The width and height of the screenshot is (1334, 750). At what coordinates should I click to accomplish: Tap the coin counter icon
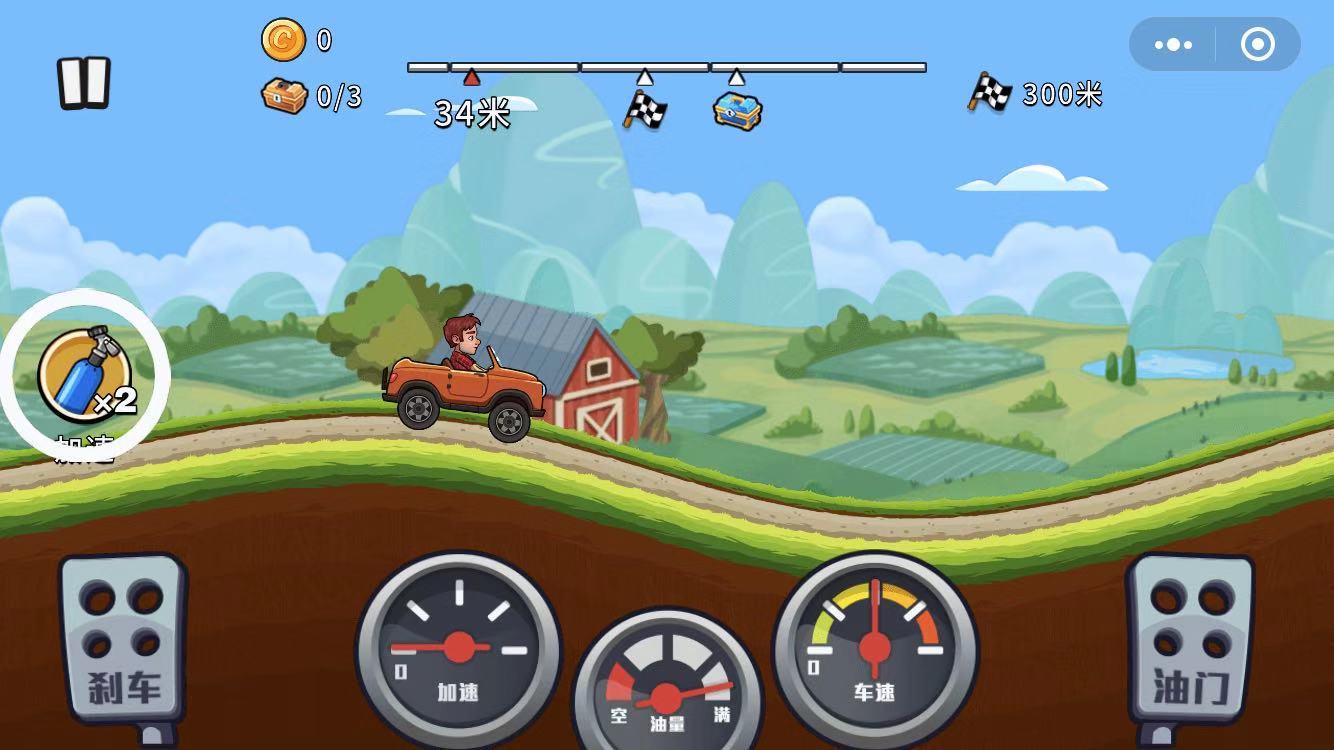pyautogui.click(x=283, y=39)
